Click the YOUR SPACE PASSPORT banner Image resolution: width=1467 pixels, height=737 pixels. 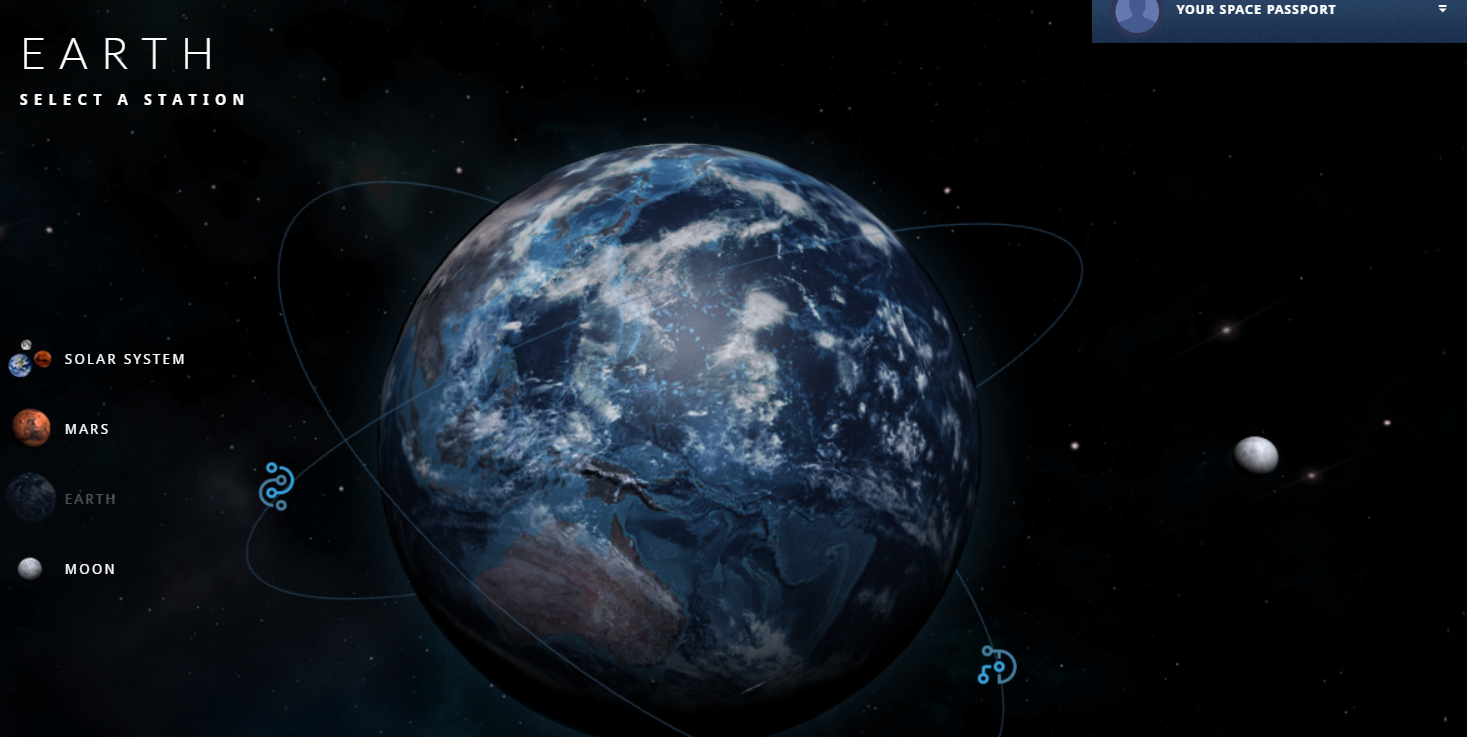[x=1255, y=9]
